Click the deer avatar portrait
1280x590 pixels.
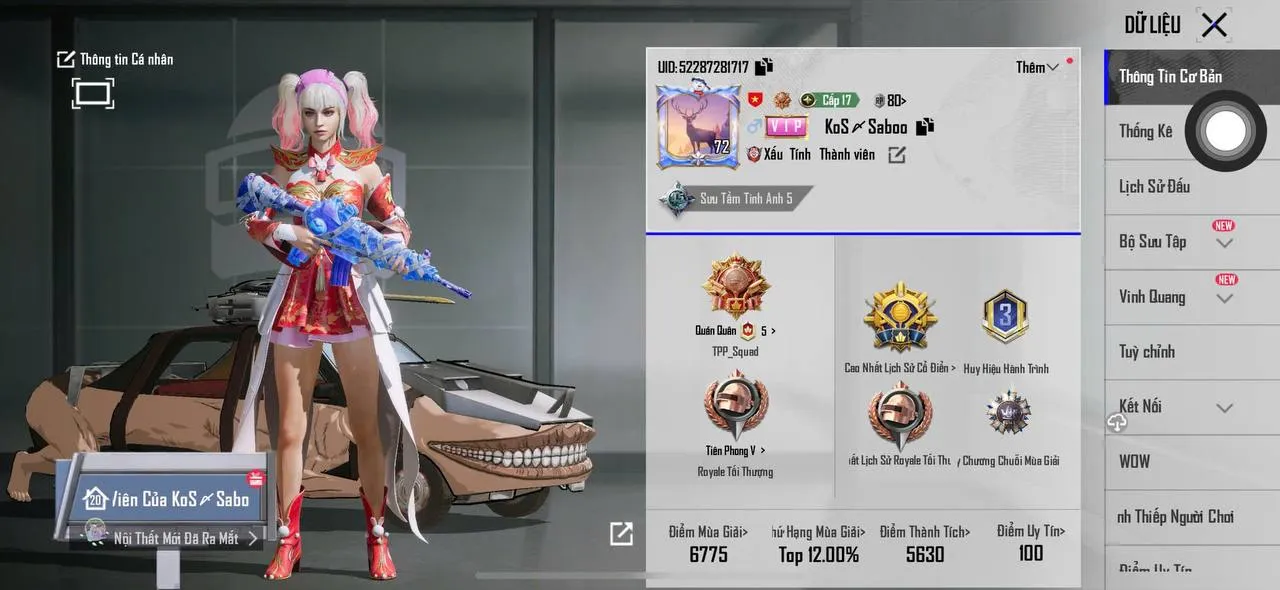coord(698,127)
